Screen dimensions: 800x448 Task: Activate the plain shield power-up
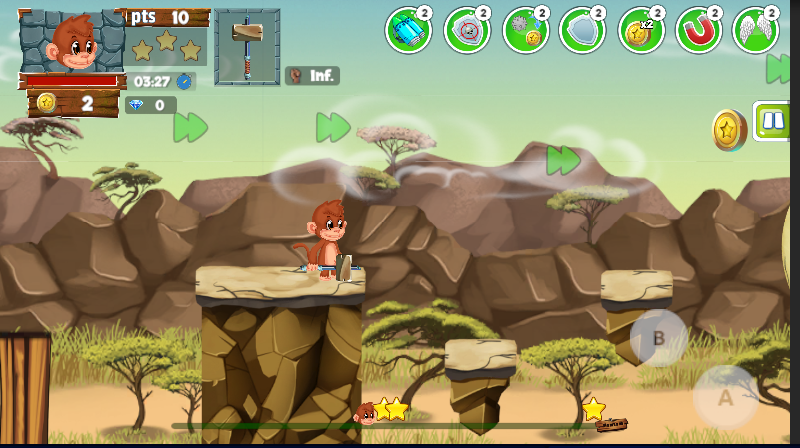click(x=582, y=30)
